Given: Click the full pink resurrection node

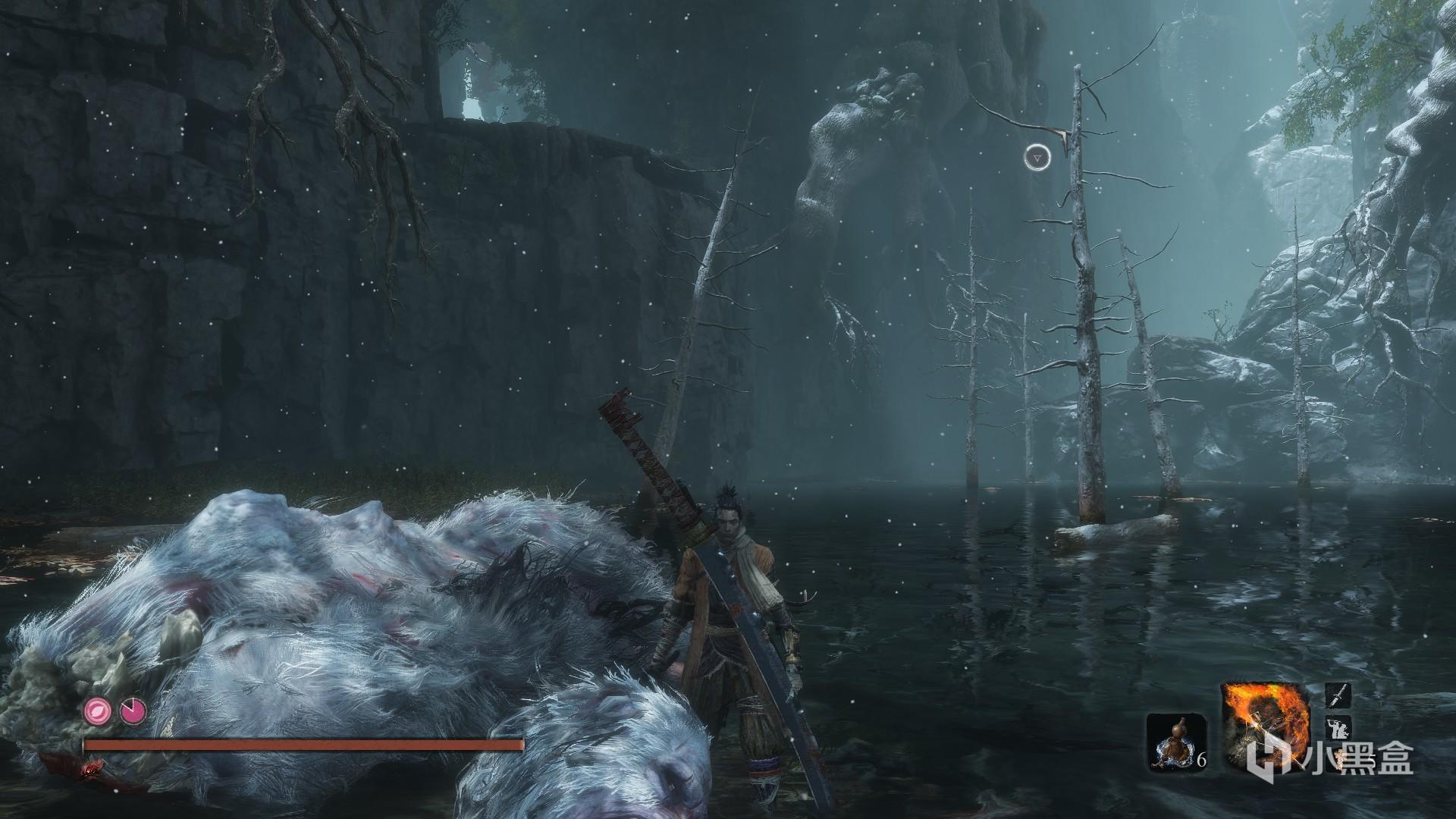Looking at the screenshot, I should click(x=97, y=711).
